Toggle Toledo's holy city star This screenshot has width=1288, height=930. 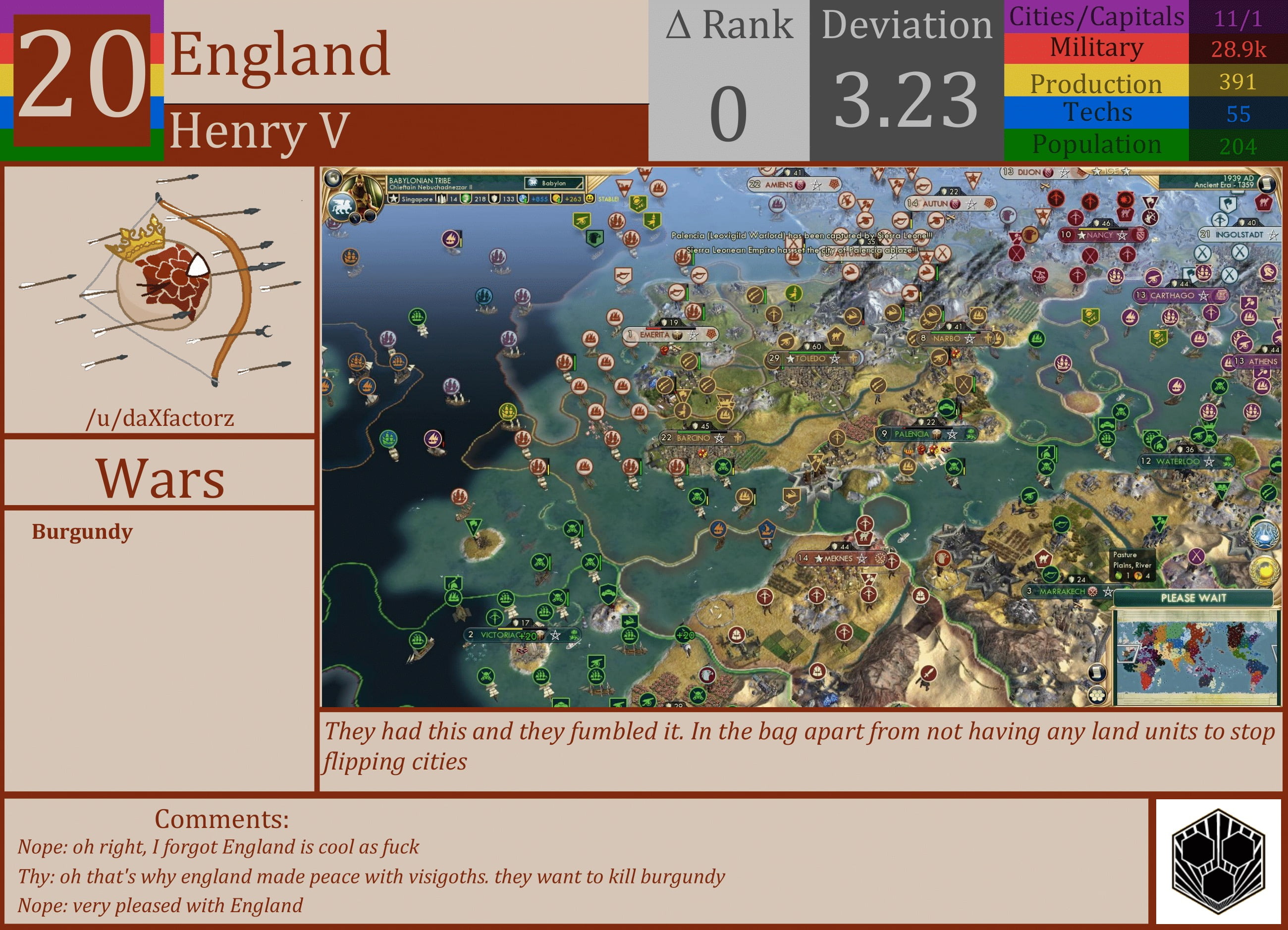click(x=789, y=359)
